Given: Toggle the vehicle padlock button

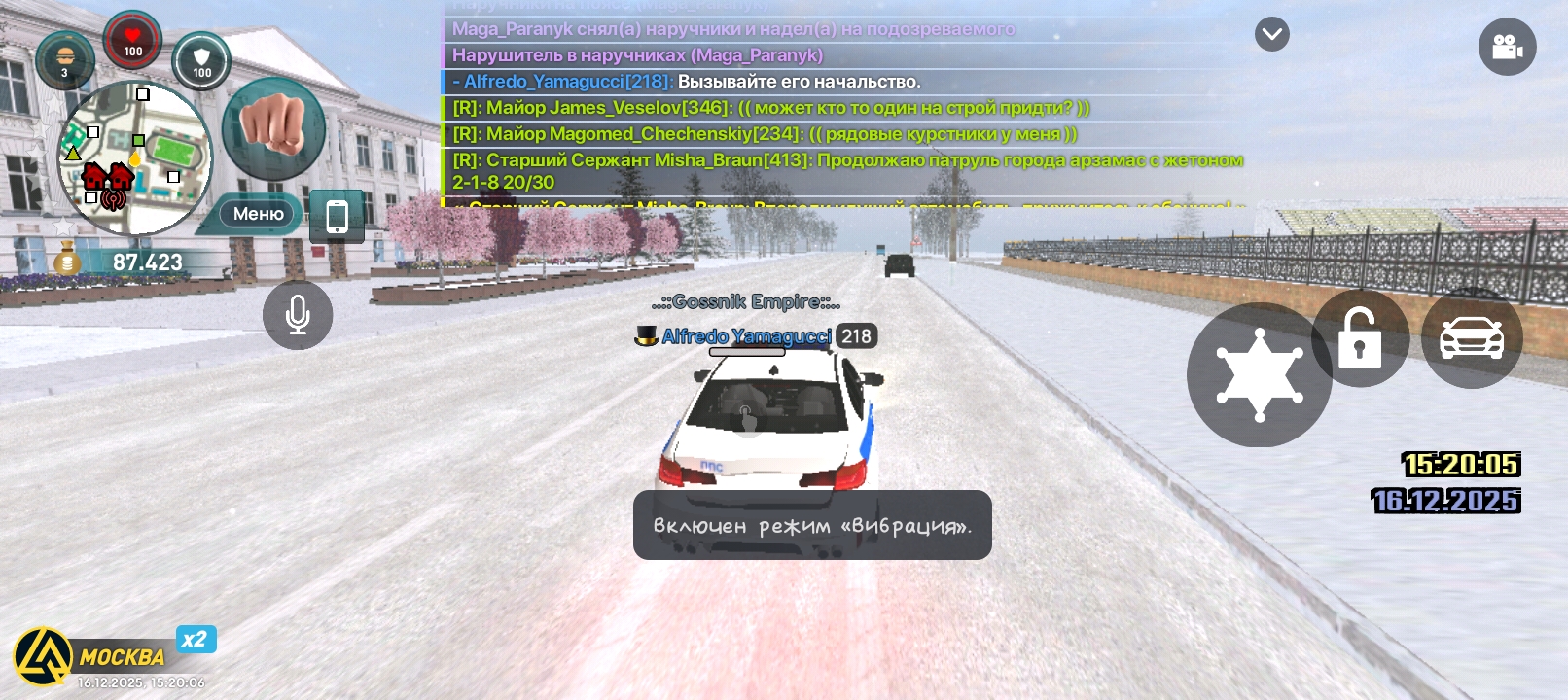Looking at the screenshot, I should pos(1360,338).
